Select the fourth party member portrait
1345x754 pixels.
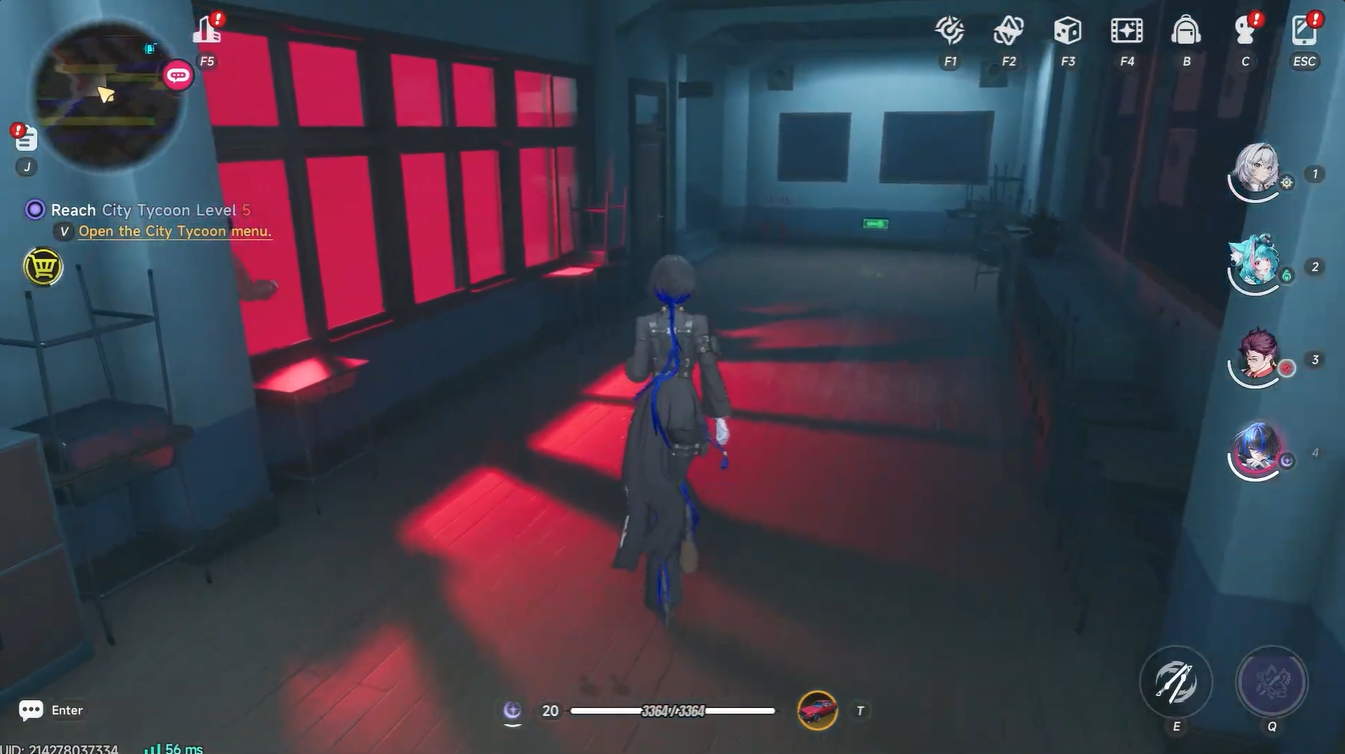[1256, 450]
